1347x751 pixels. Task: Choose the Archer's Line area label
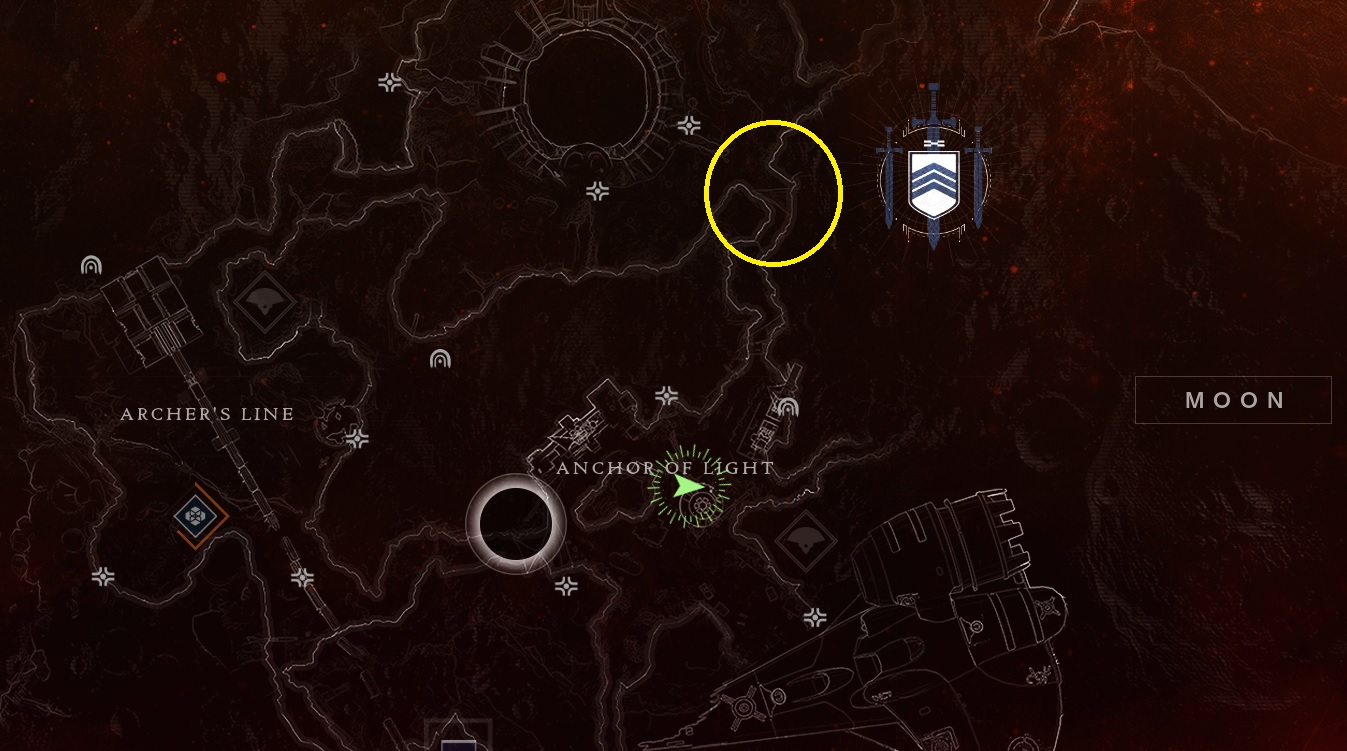pyautogui.click(x=207, y=414)
